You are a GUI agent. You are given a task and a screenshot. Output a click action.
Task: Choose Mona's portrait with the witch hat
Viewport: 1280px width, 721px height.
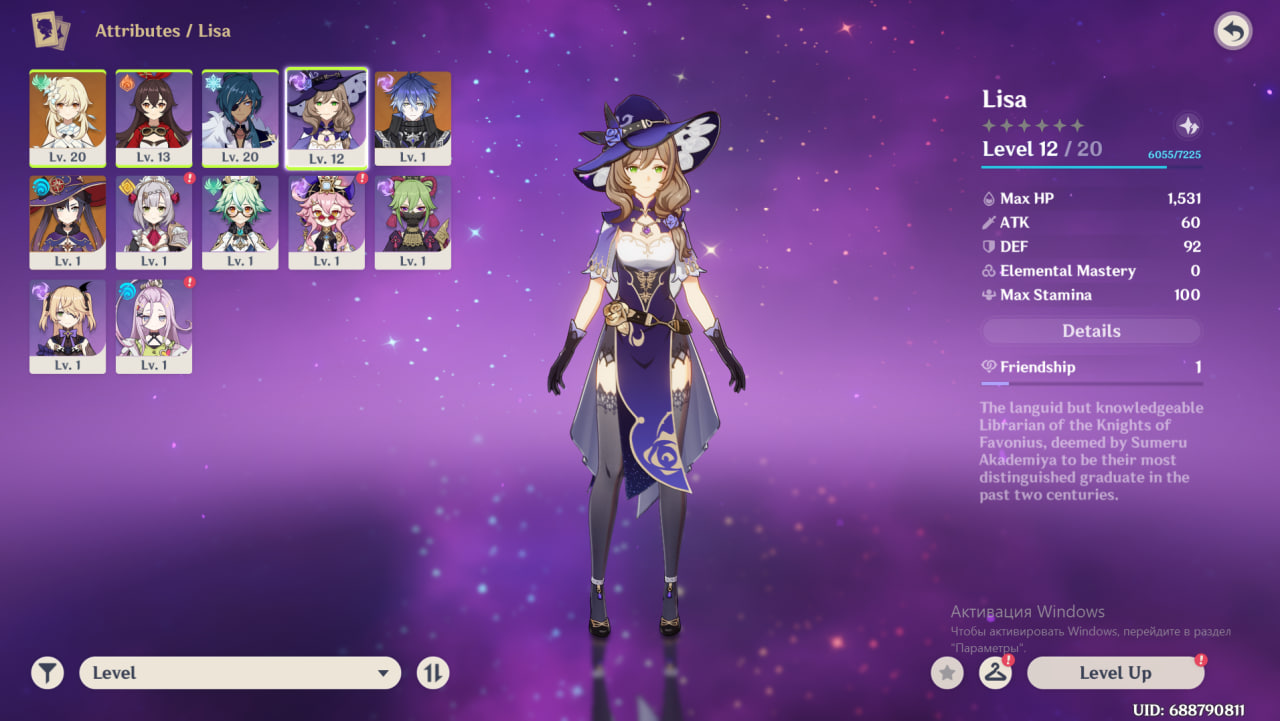(68, 222)
